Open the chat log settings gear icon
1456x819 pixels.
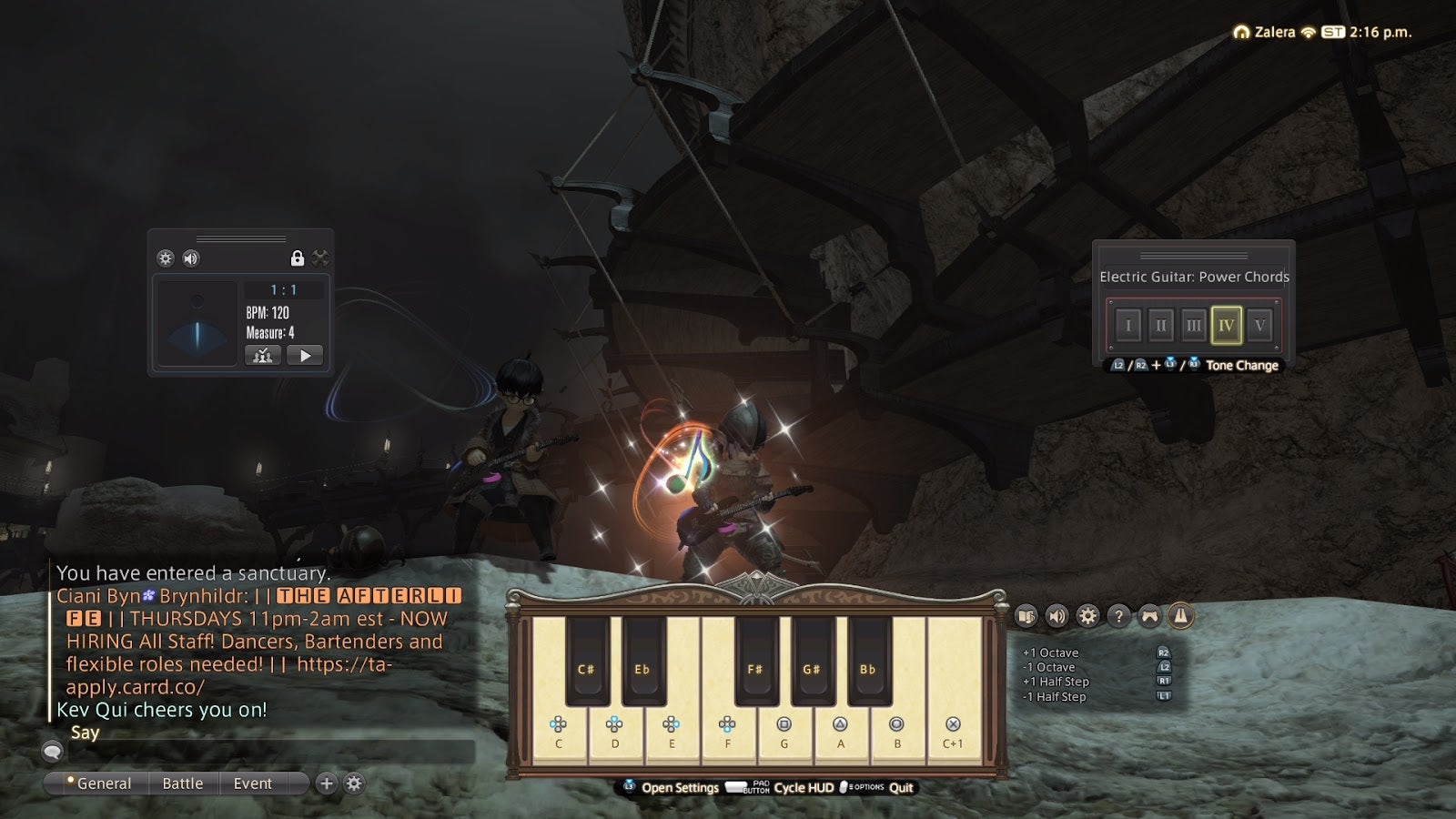354,783
